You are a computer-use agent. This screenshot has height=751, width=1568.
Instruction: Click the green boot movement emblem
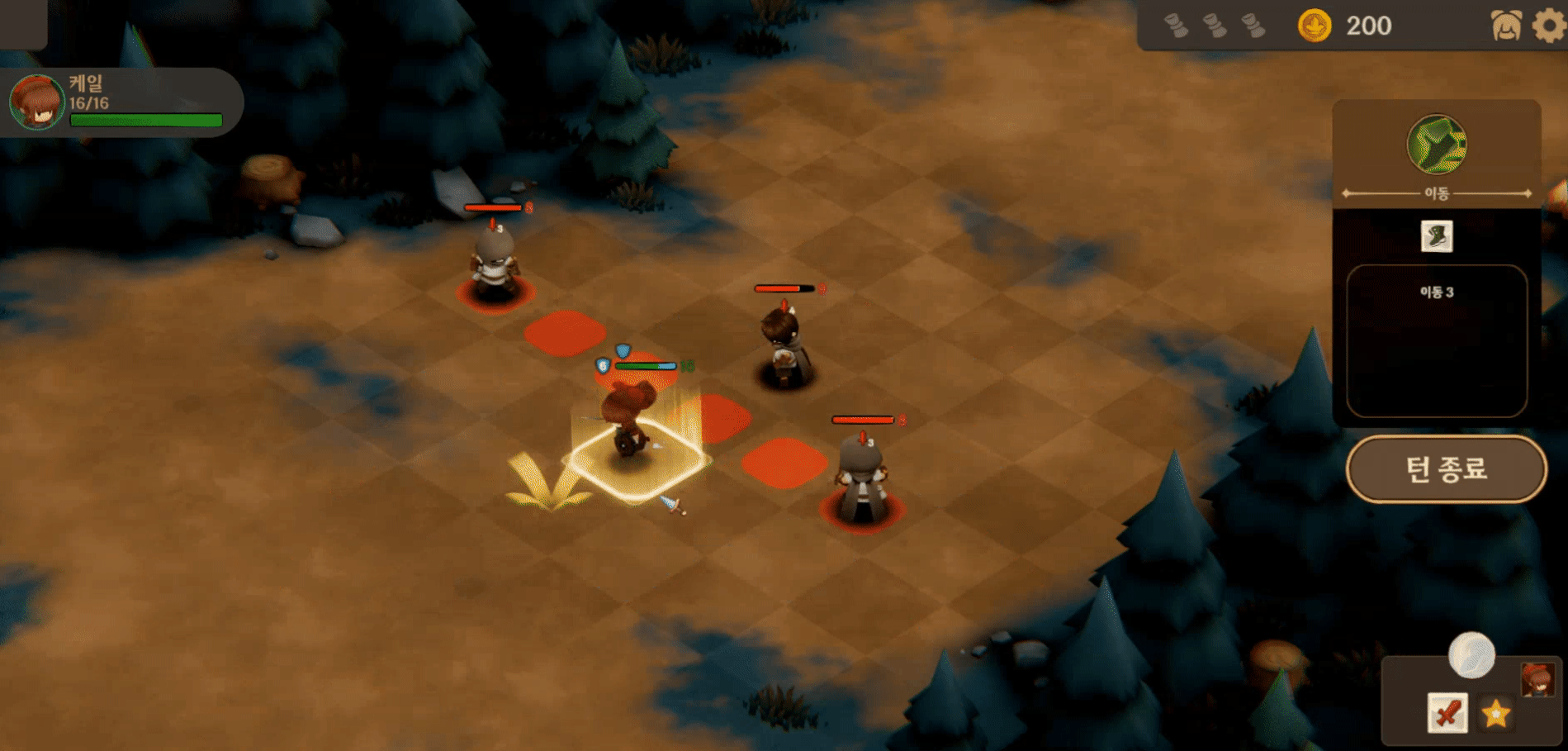(1436, 145)
